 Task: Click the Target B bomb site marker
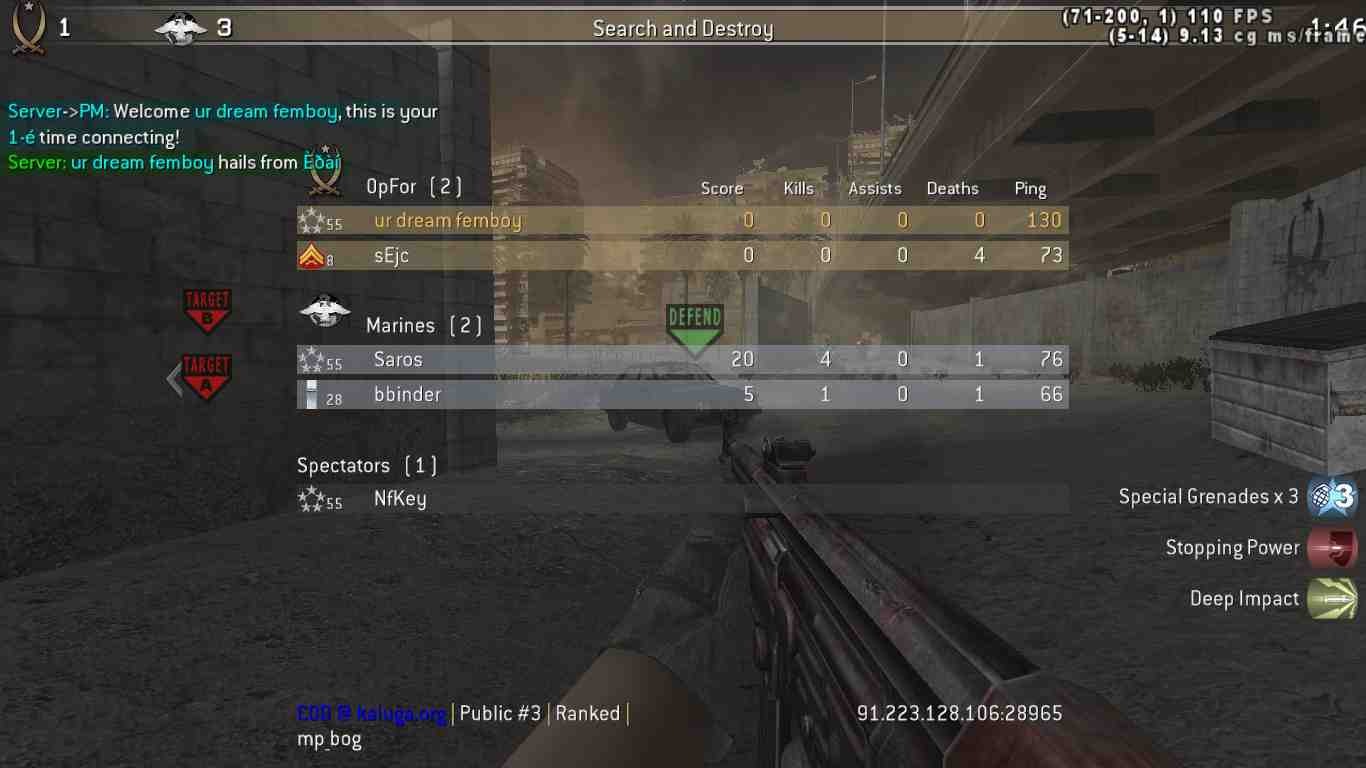click(x=206, y=310)
